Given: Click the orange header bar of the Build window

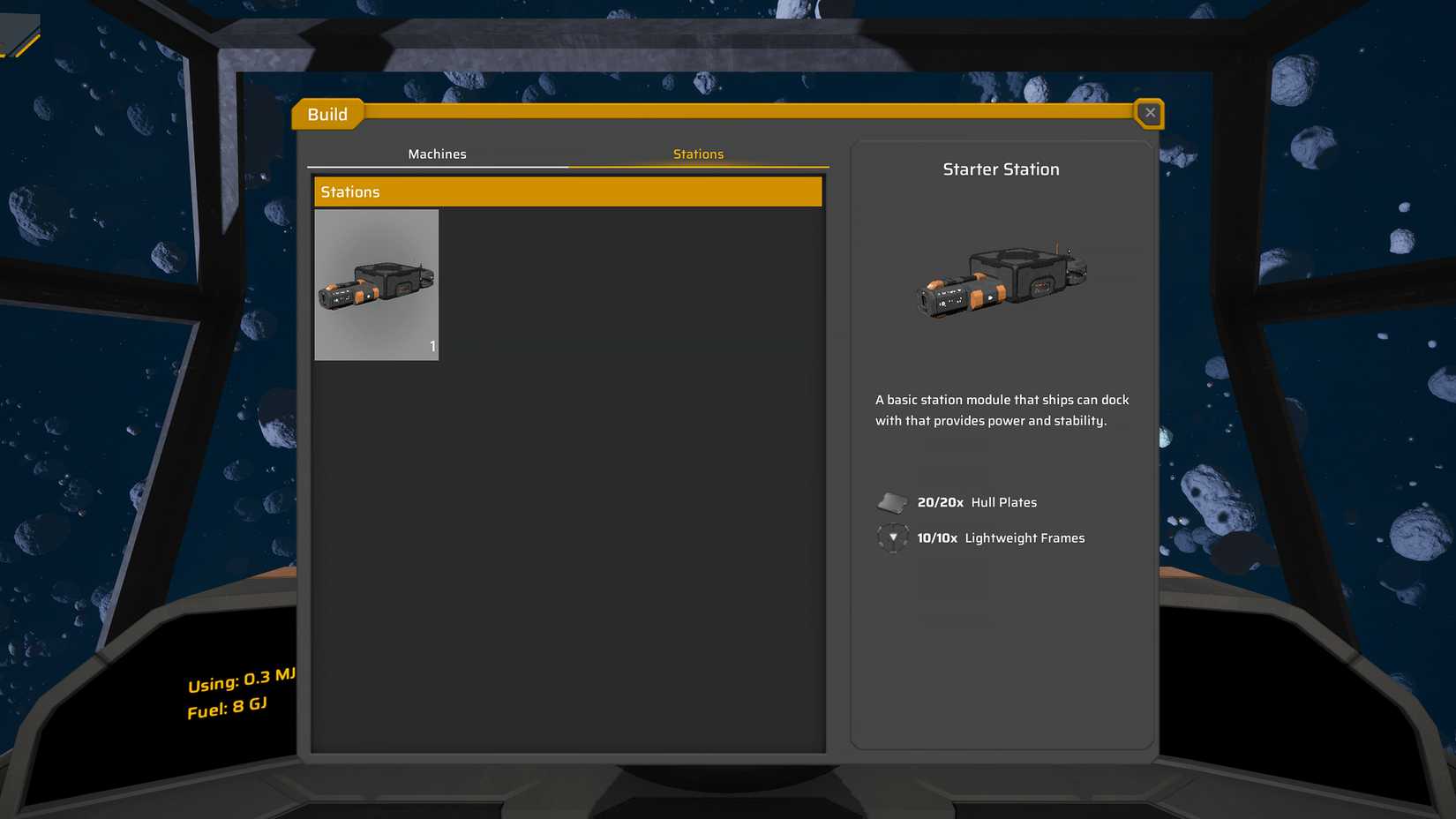Looking at the screenshot, I should pyautogui.click(x=750, y=113).
